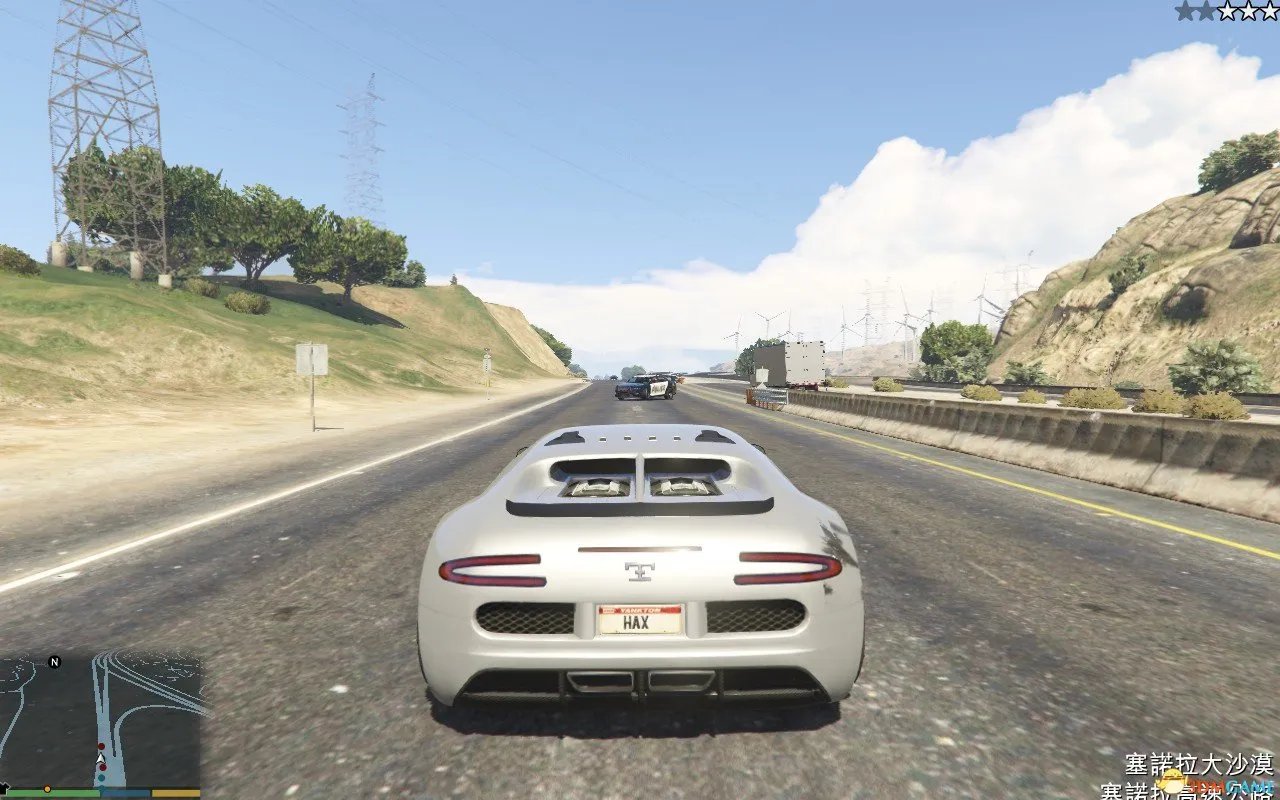Toggle the second lit wanted star off
1280x800 pixels.
(1205, 11)
